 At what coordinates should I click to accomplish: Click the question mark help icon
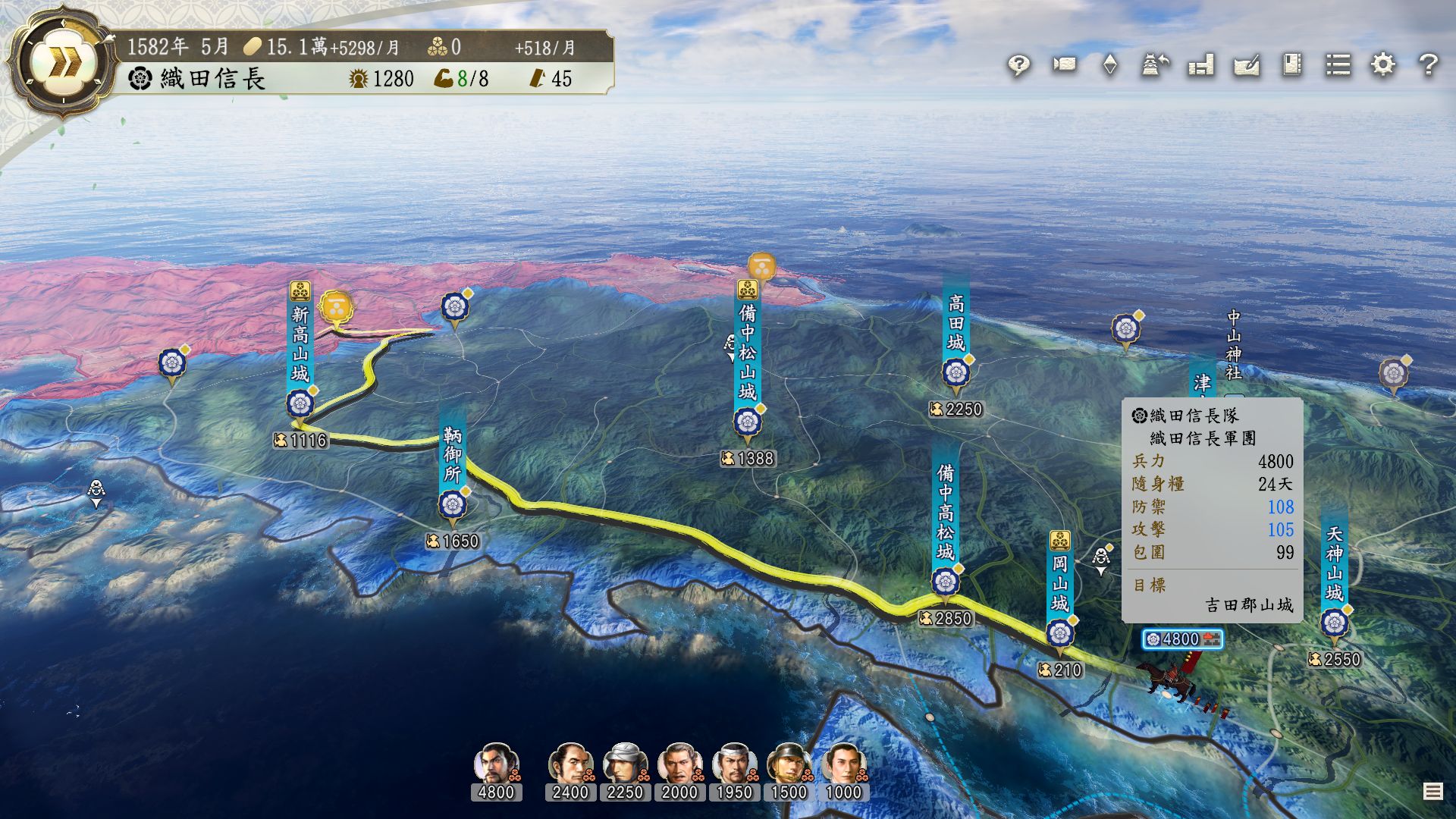point(1429,64)
